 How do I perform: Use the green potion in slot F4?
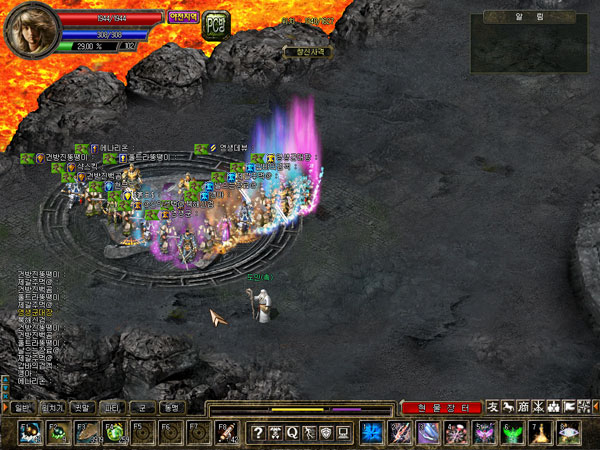pyautogui.click(x=116, y=432)
